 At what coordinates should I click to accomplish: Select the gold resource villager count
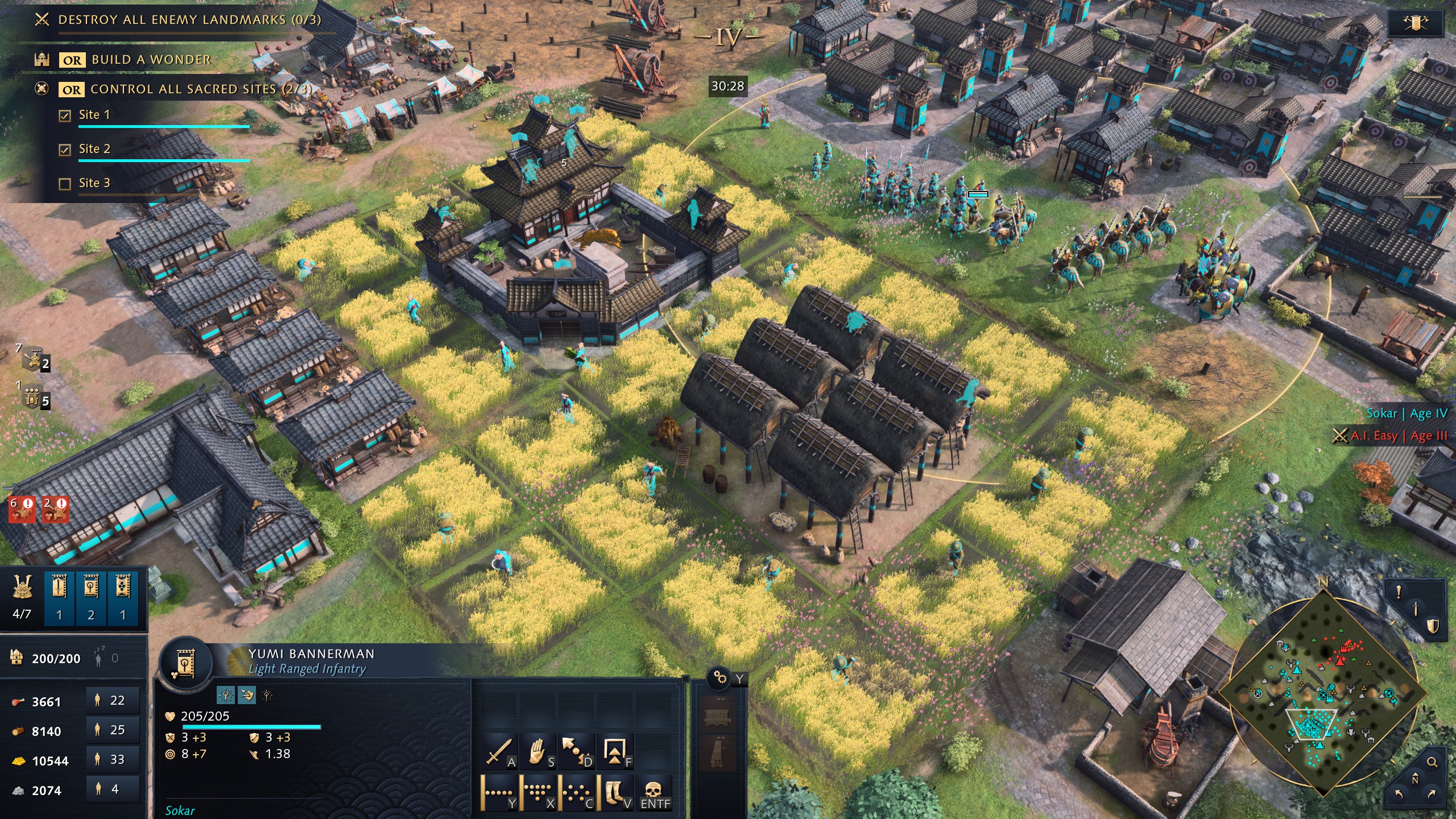pyautogui.click(x=113, y=759)
